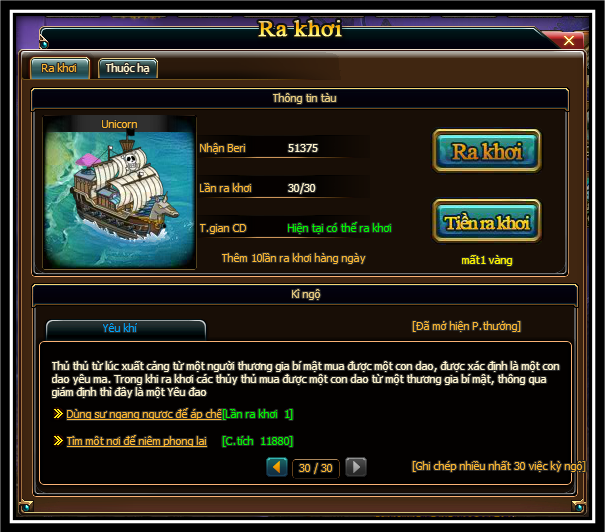The image size is (605, 532).
Task: Choose 'Dùng sư ngang ngược để áp chế'
Action: point(144,413)
